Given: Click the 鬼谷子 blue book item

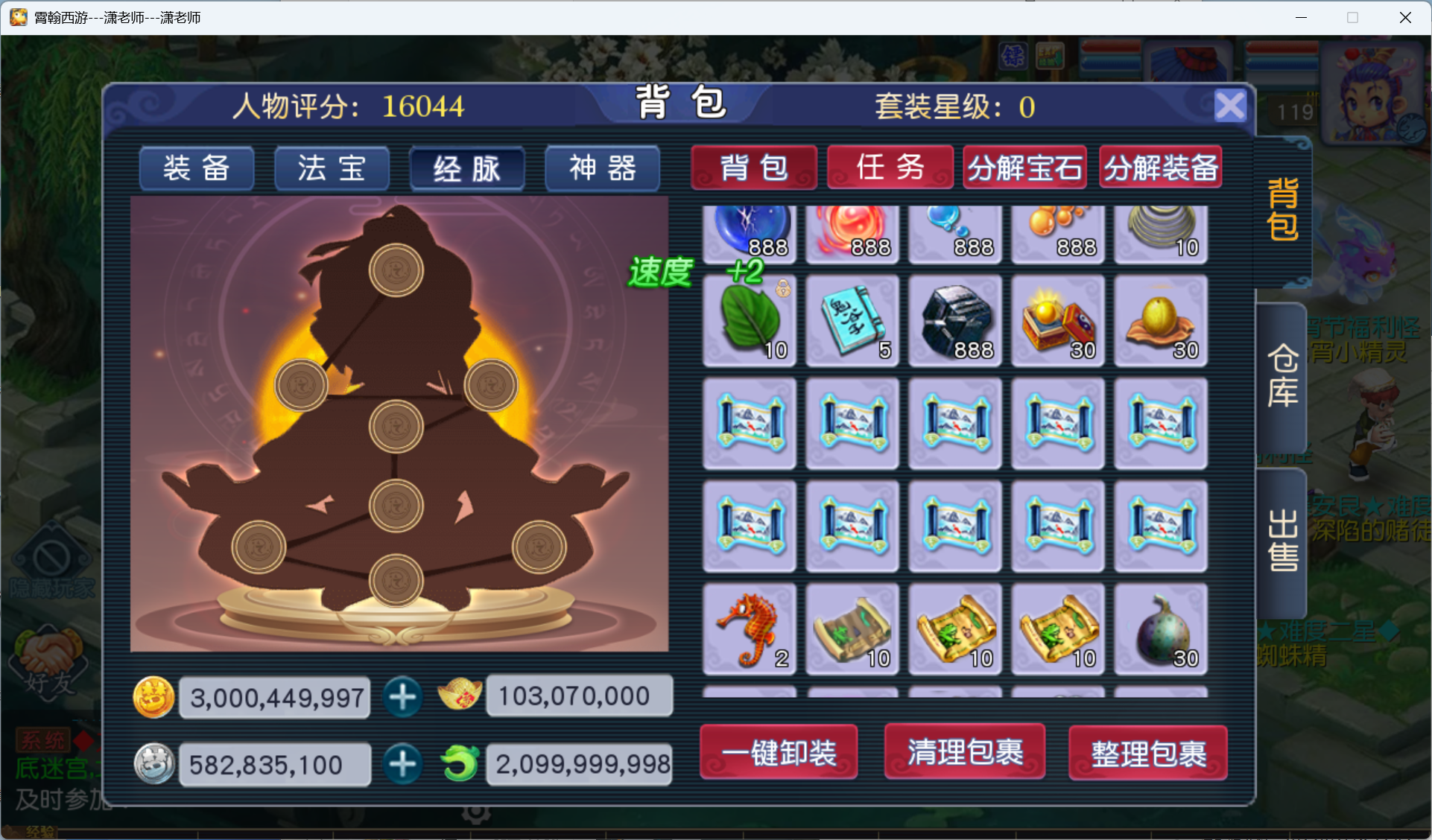Looking at the screenshot, I should pyautogui.click(x=852, y=320).
